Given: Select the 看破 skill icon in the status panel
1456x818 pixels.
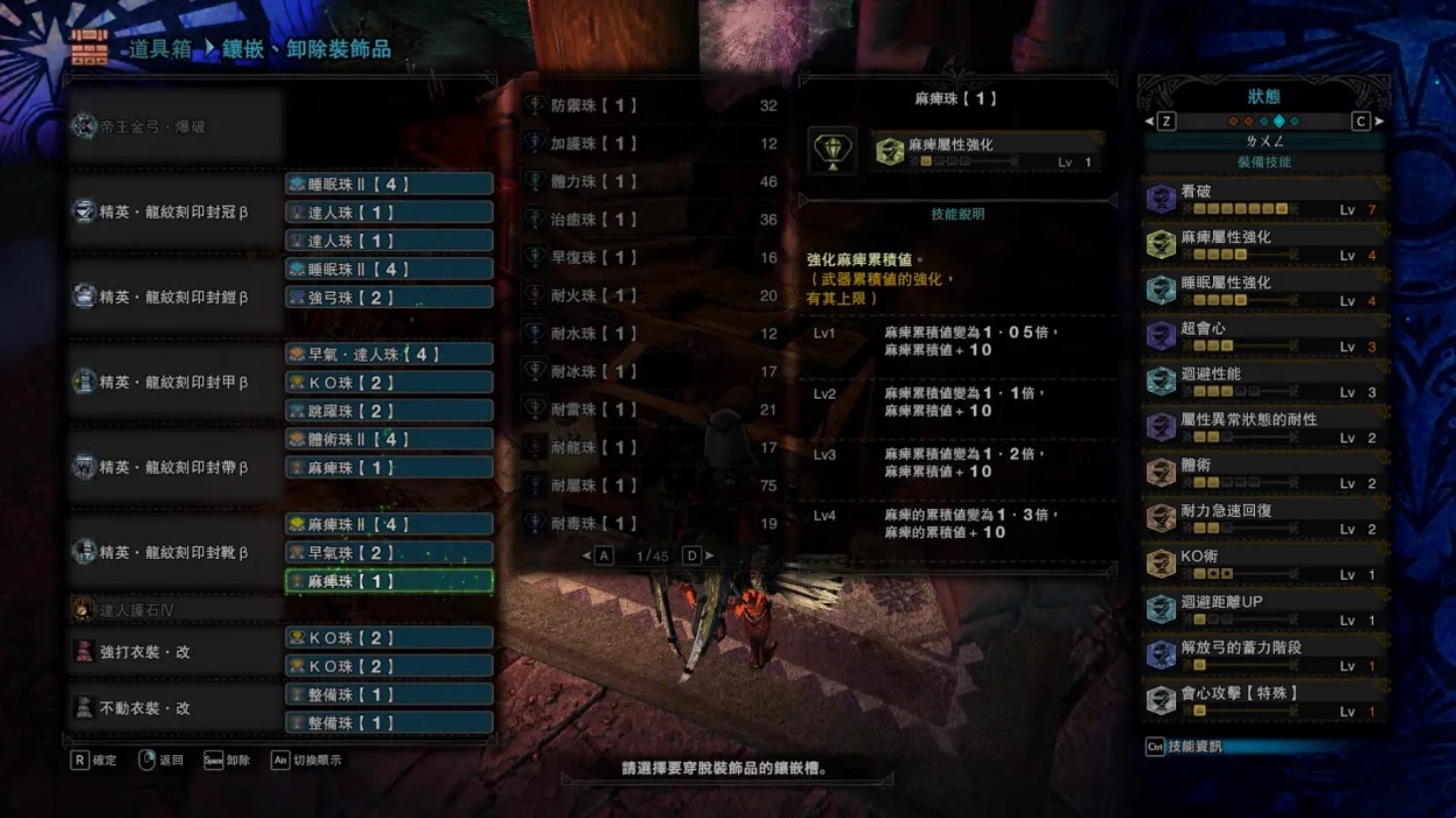Looking at the screenshot, I should point(1160,198).
